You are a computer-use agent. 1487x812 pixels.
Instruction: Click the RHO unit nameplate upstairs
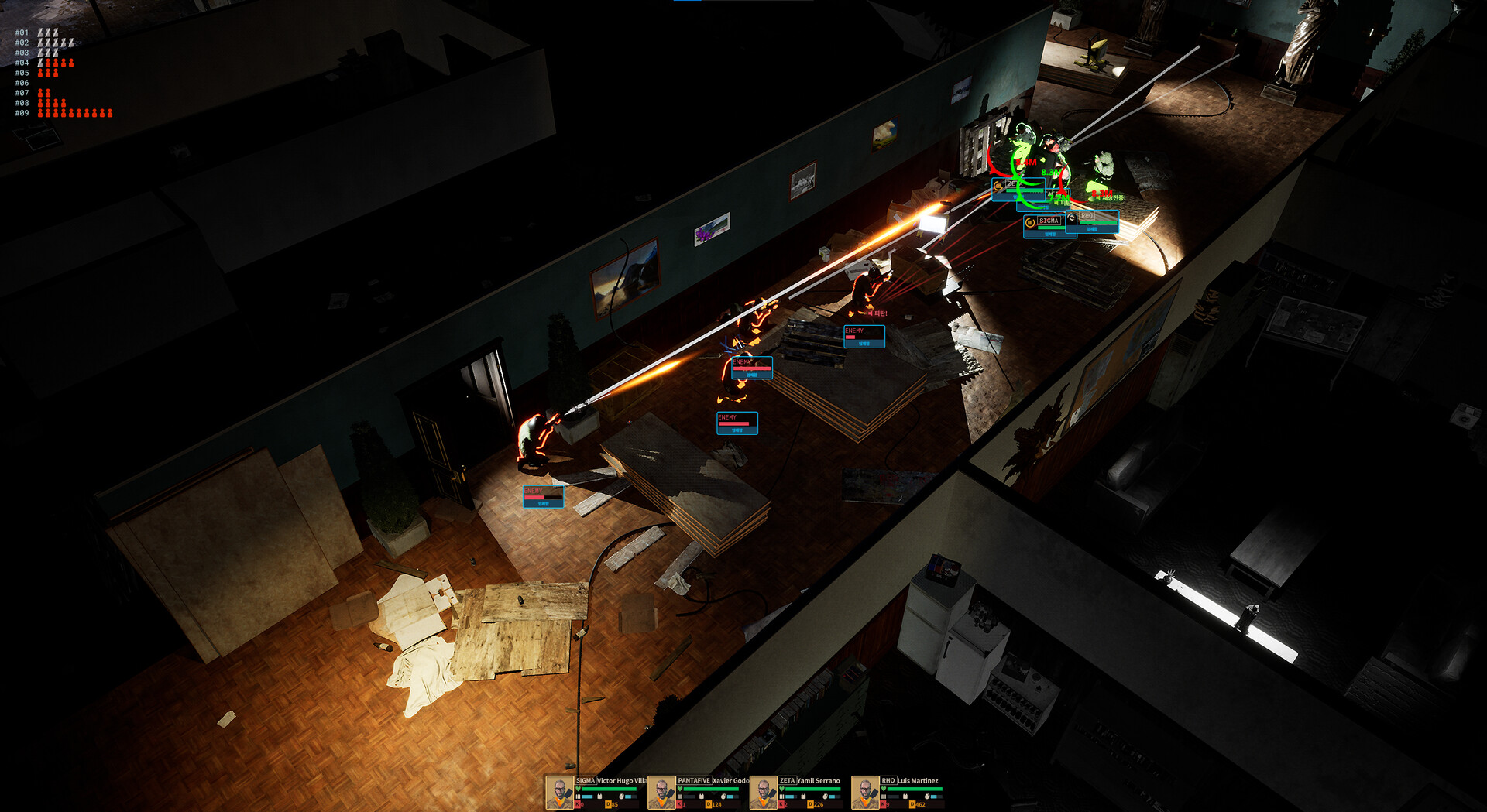pos(1087,217)
